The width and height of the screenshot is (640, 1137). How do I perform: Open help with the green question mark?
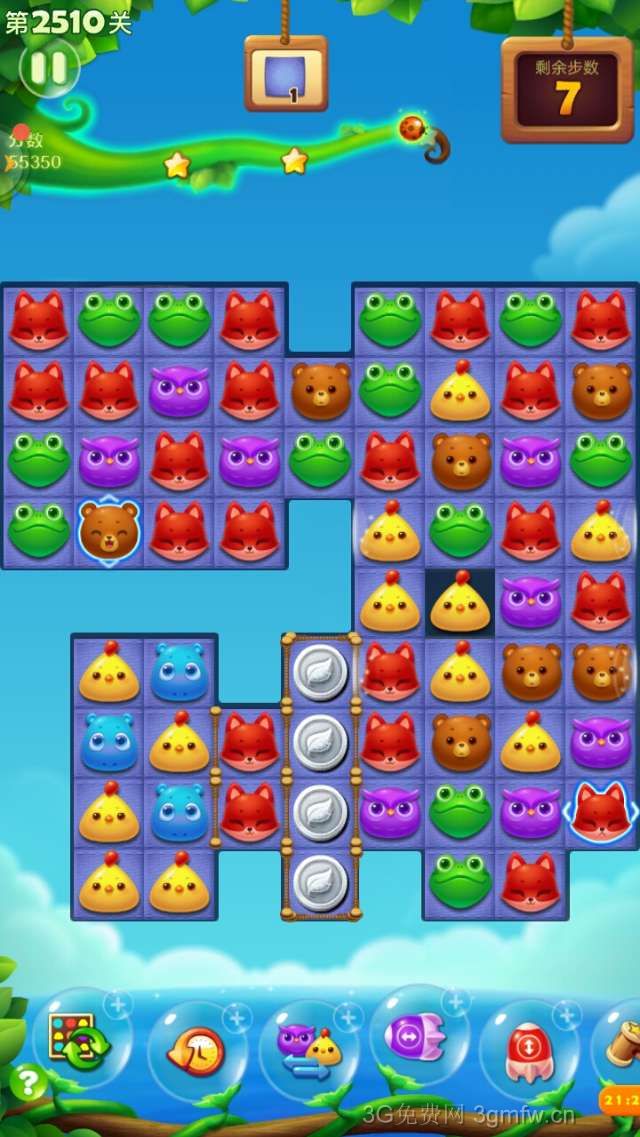tap(28, 1082)
